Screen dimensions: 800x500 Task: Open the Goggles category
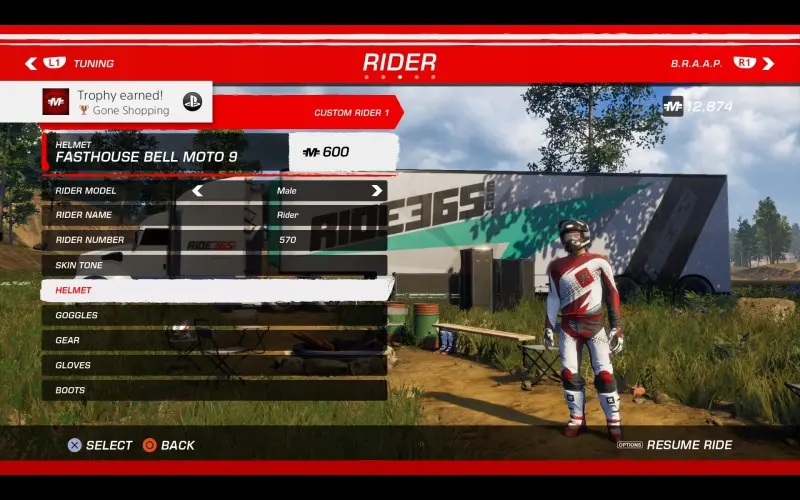(213, 315)
